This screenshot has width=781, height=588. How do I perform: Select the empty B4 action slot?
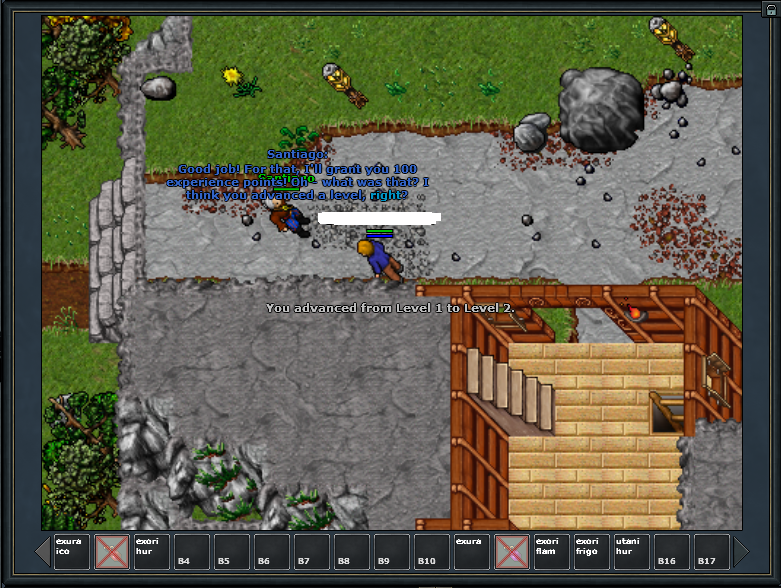pyautogui.click(x=191, y=552)
